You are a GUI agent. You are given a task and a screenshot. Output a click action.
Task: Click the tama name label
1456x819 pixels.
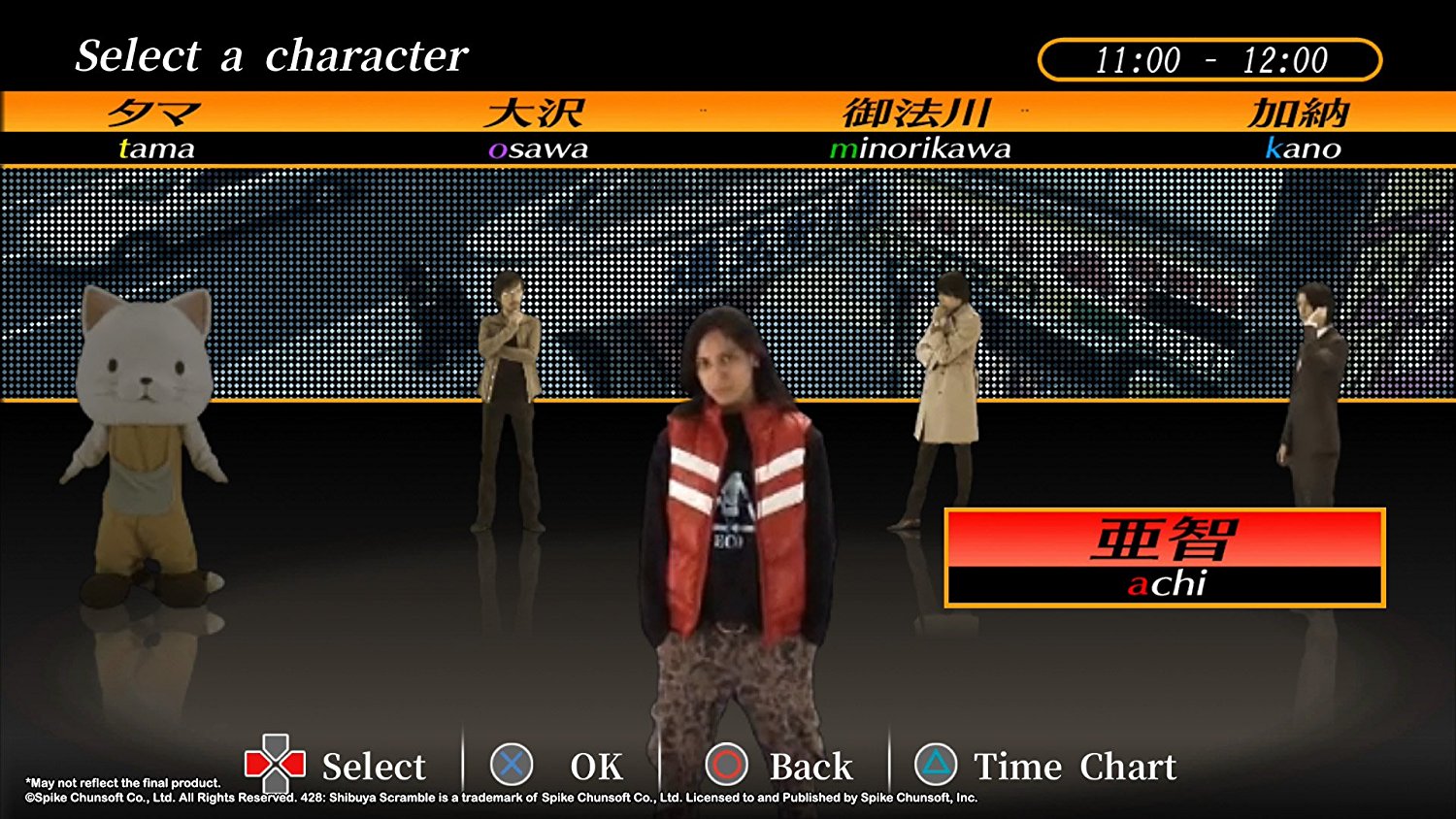click(156, 148)
